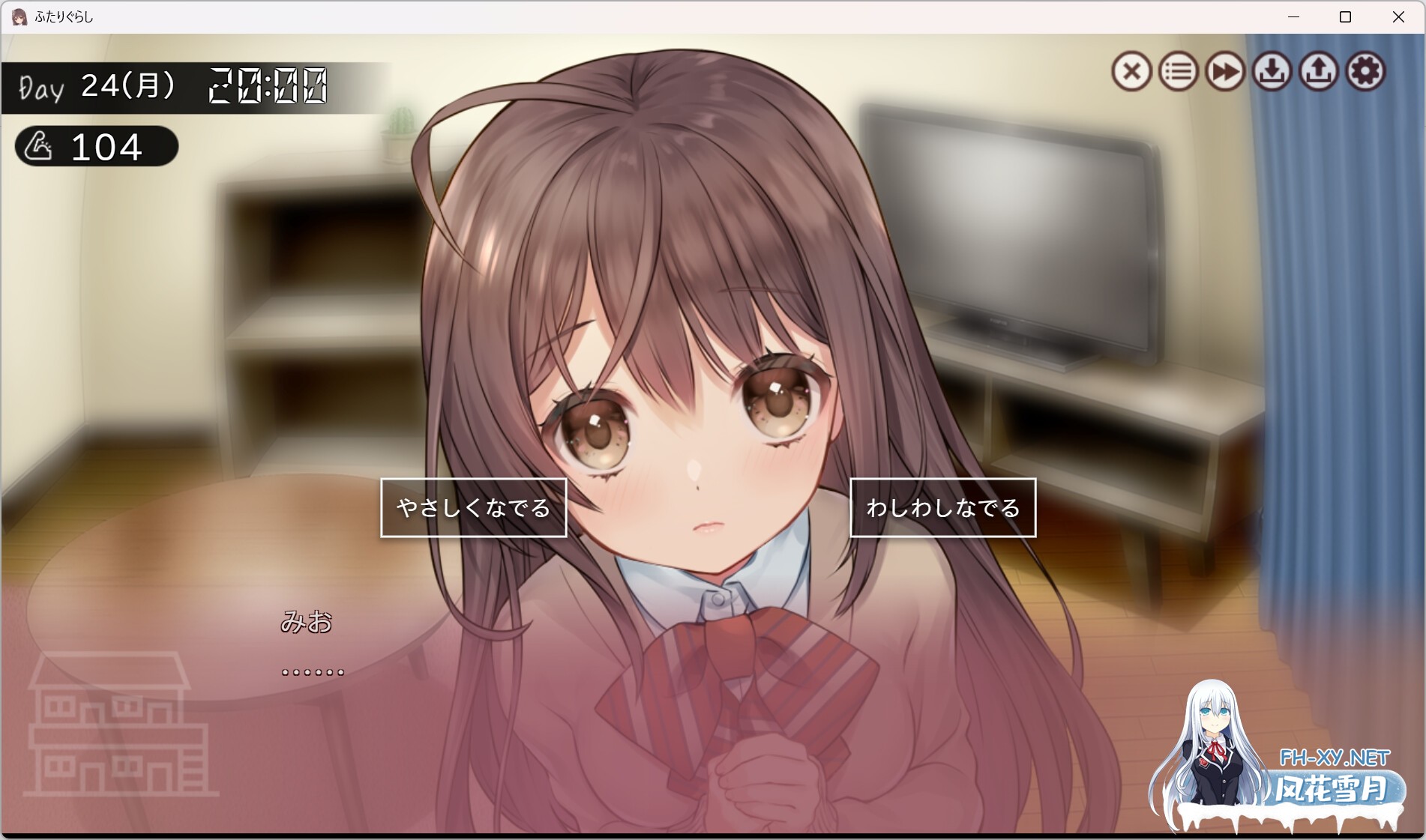This screenshot has height=840, width=1426.
Task: Click the strength stat badge showing 104
Action: point(96,147)
